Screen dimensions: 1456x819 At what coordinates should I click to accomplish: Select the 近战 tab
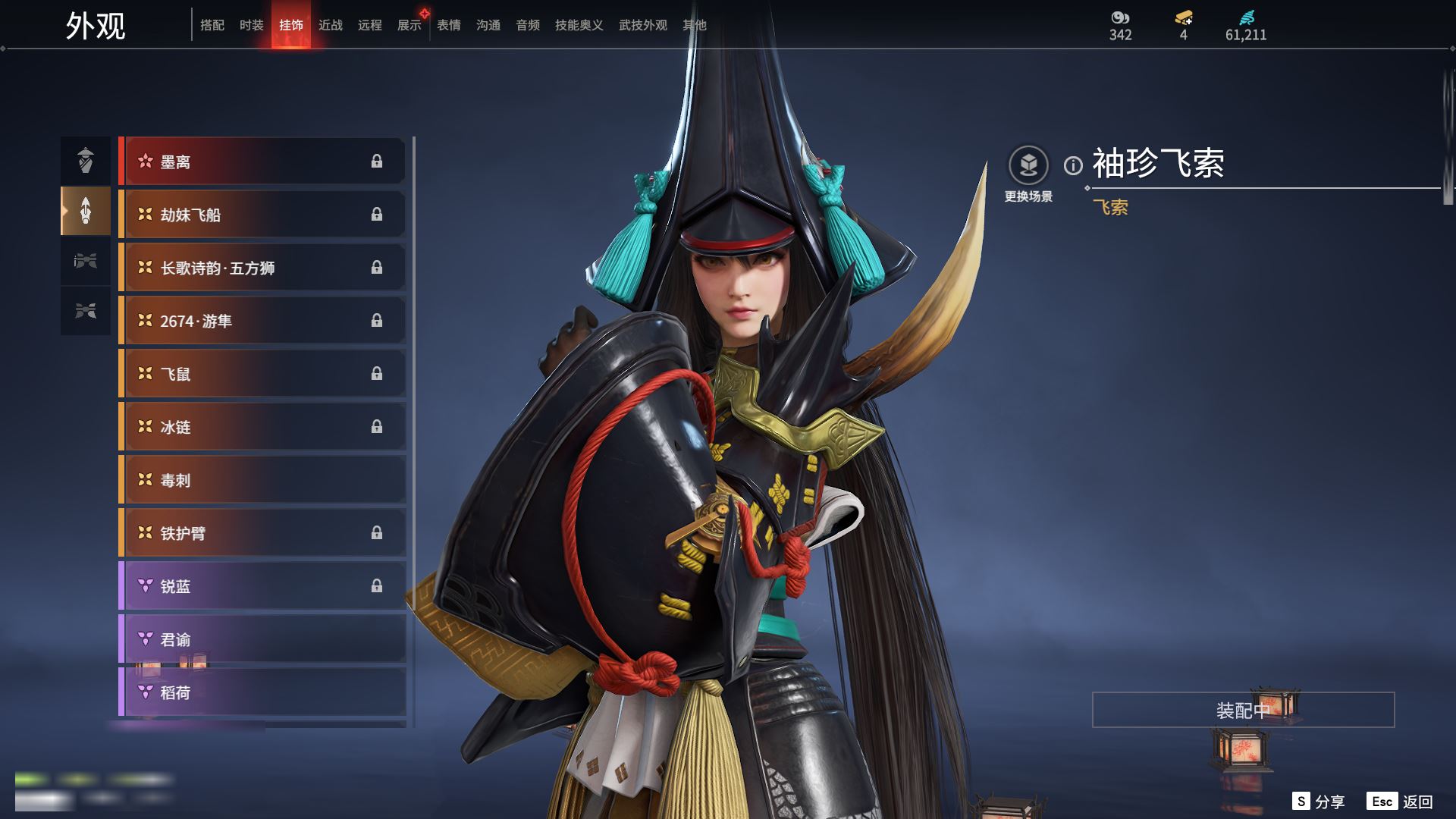331,25
